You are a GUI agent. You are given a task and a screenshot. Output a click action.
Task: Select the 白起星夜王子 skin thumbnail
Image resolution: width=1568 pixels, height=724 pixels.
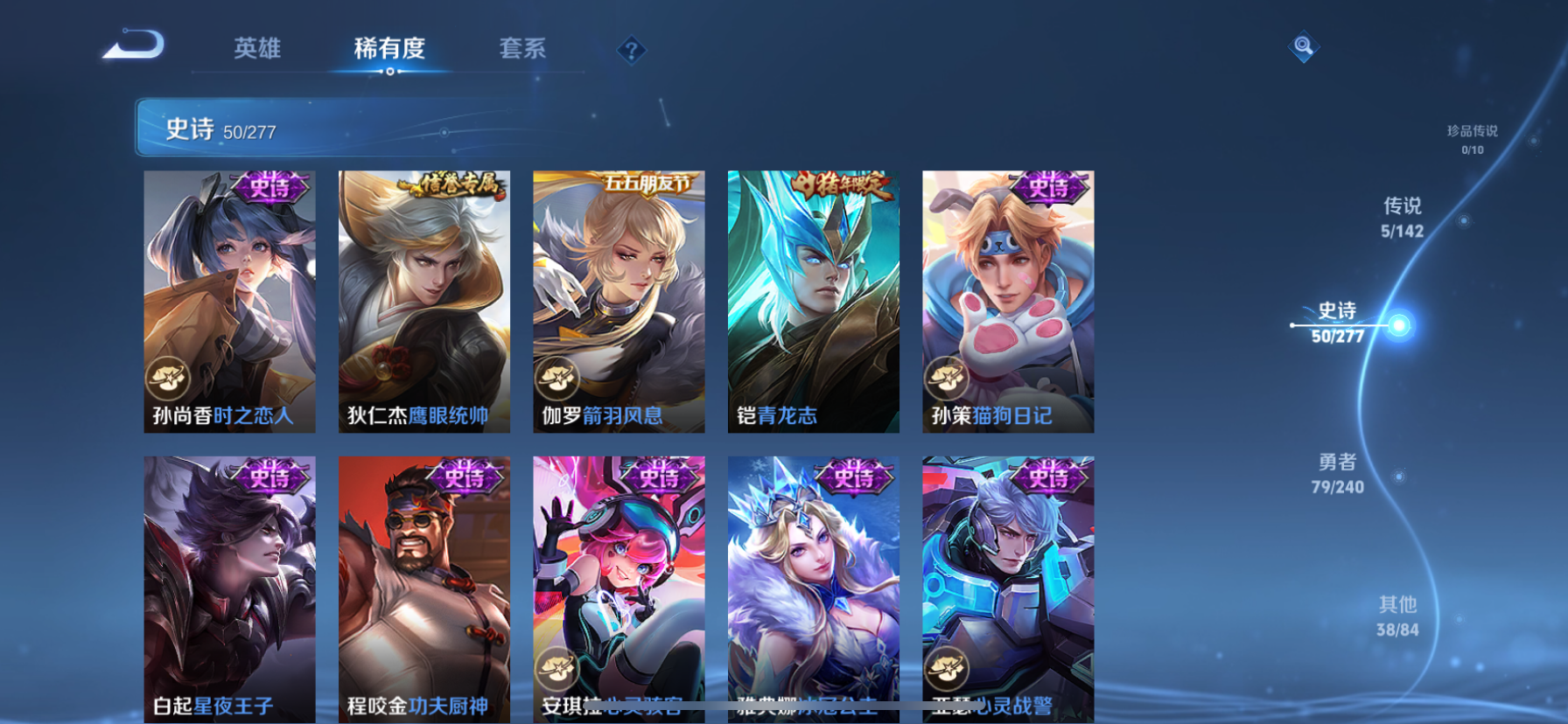pos(229,586)
